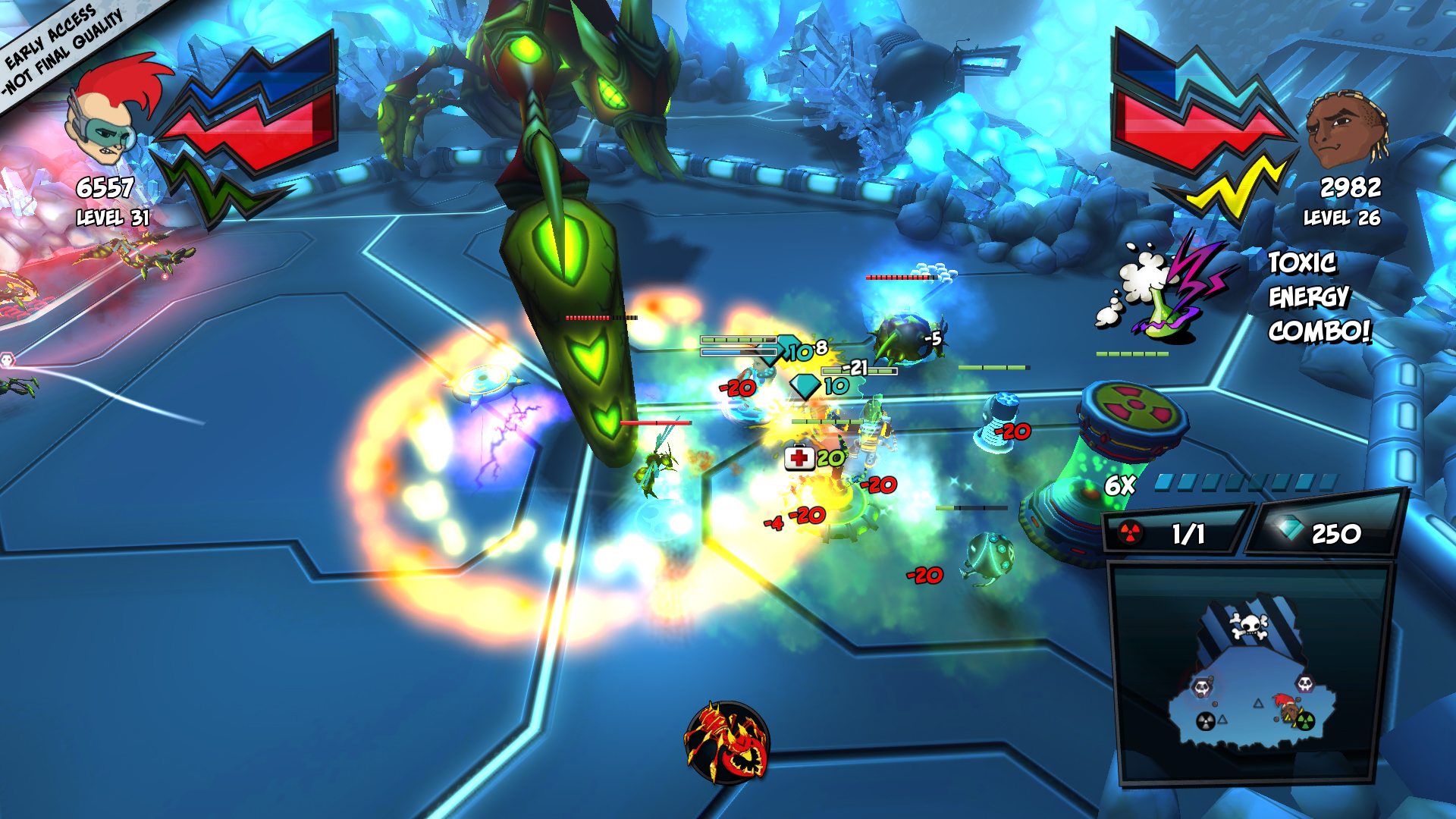Click the radiation marker on the minimap
Image resolution: width=1456 pixels, height=819 pixels.
[x=1306, y=722]
